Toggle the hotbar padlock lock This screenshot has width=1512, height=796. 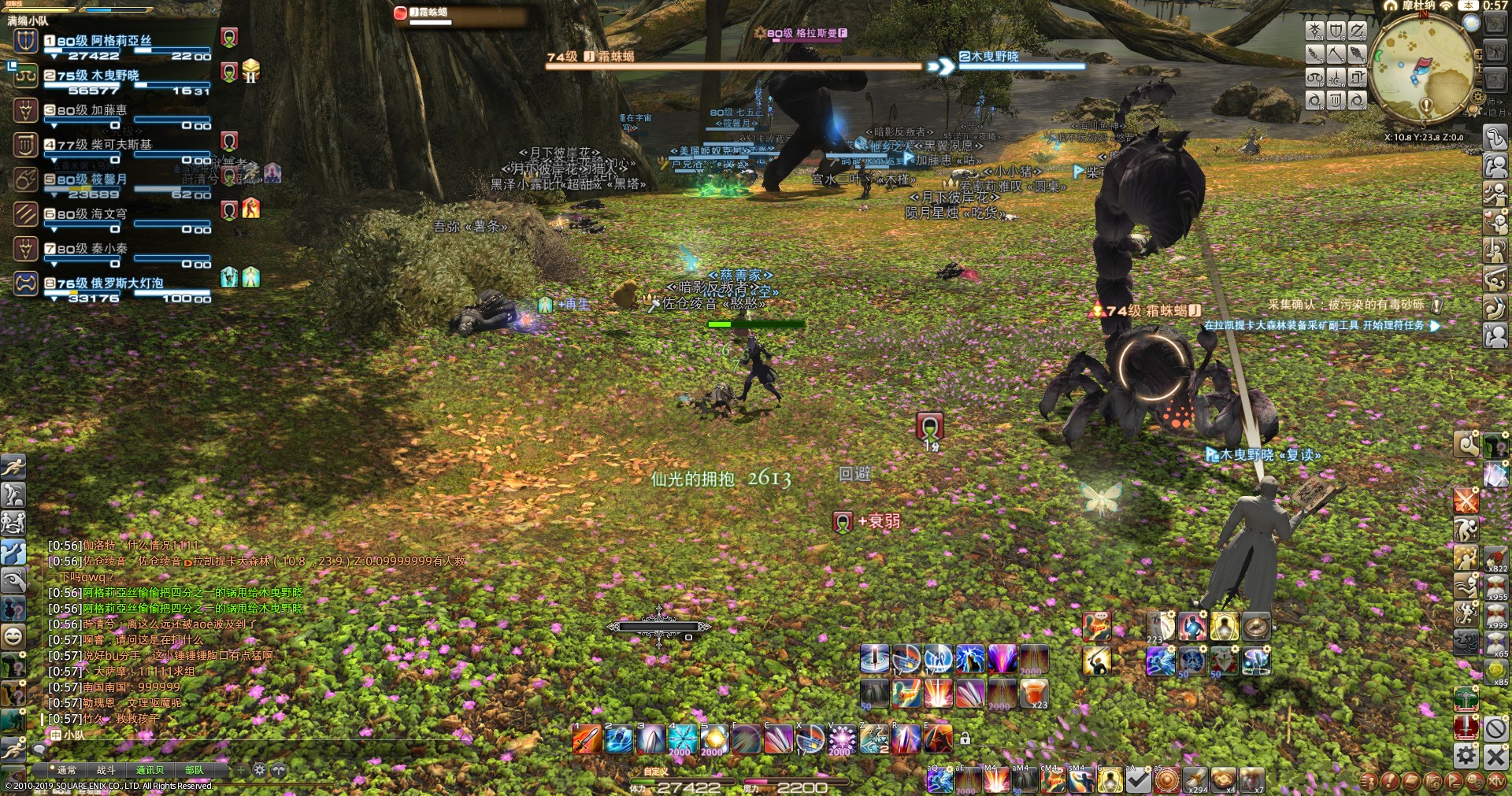click(x=965, y=739)
